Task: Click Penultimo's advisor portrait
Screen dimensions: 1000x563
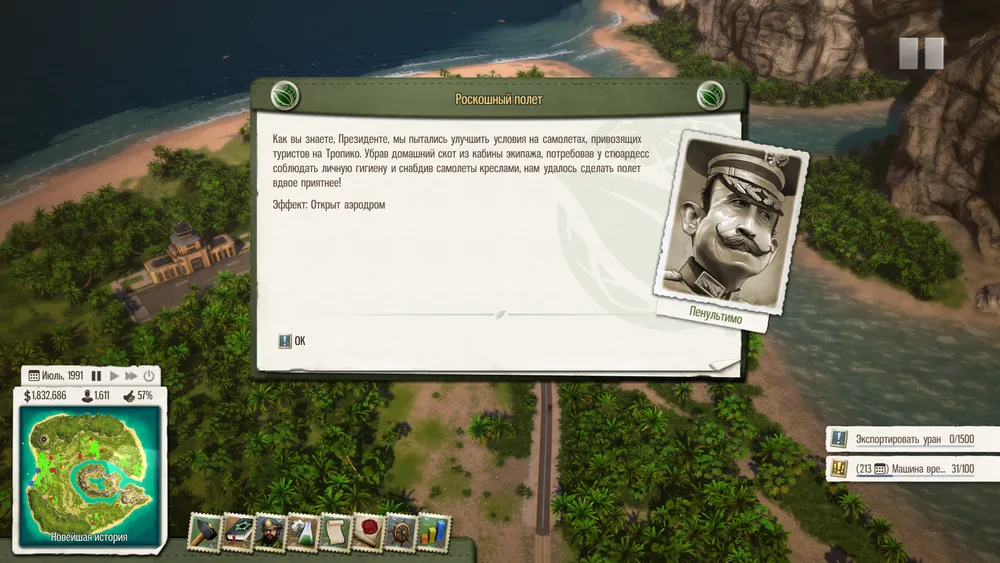Action: 727,223
